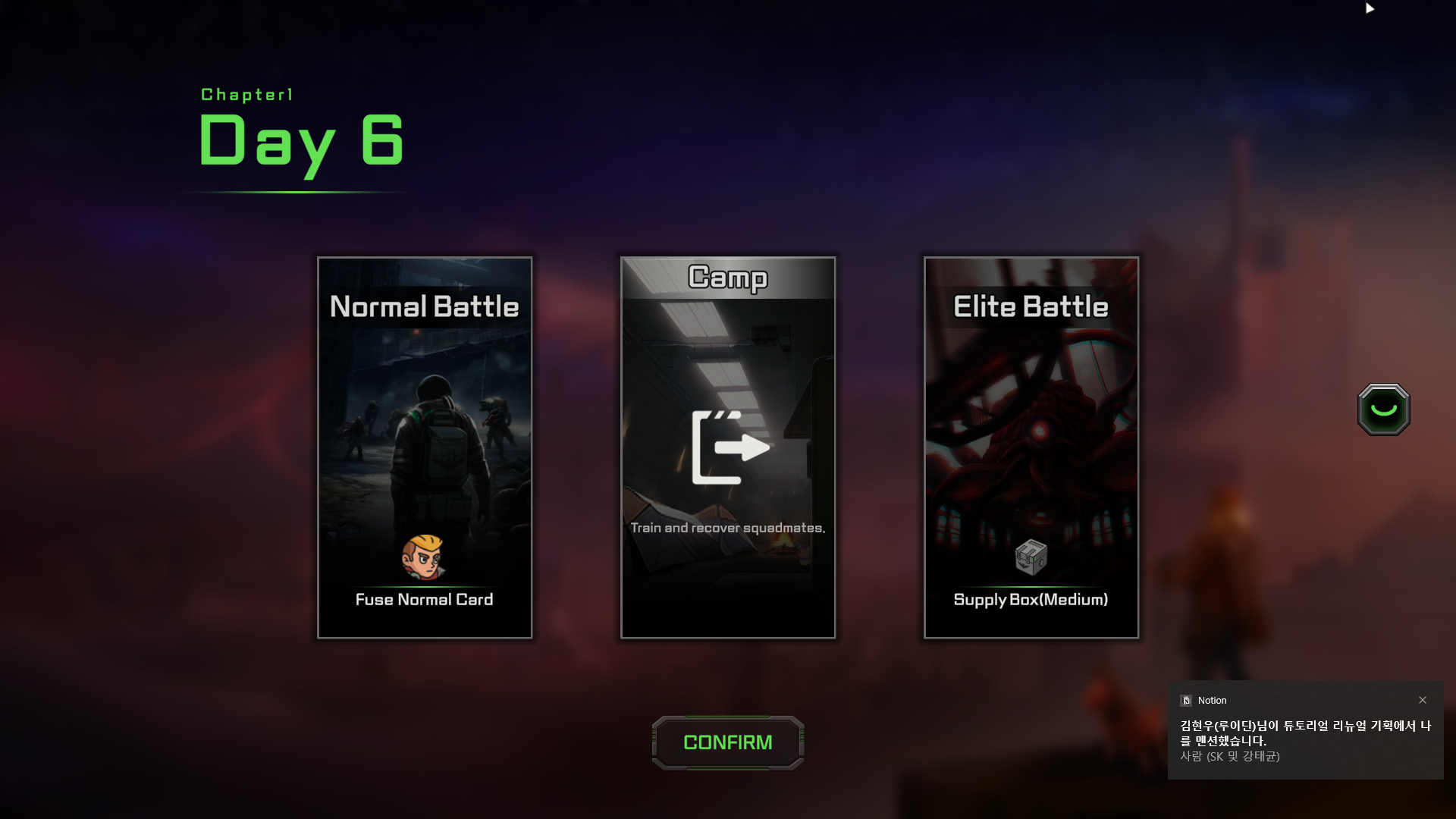The height and width of the screenshot is (819, 1456).
Task: Click the Camp header banner
Action: point(728,279)
